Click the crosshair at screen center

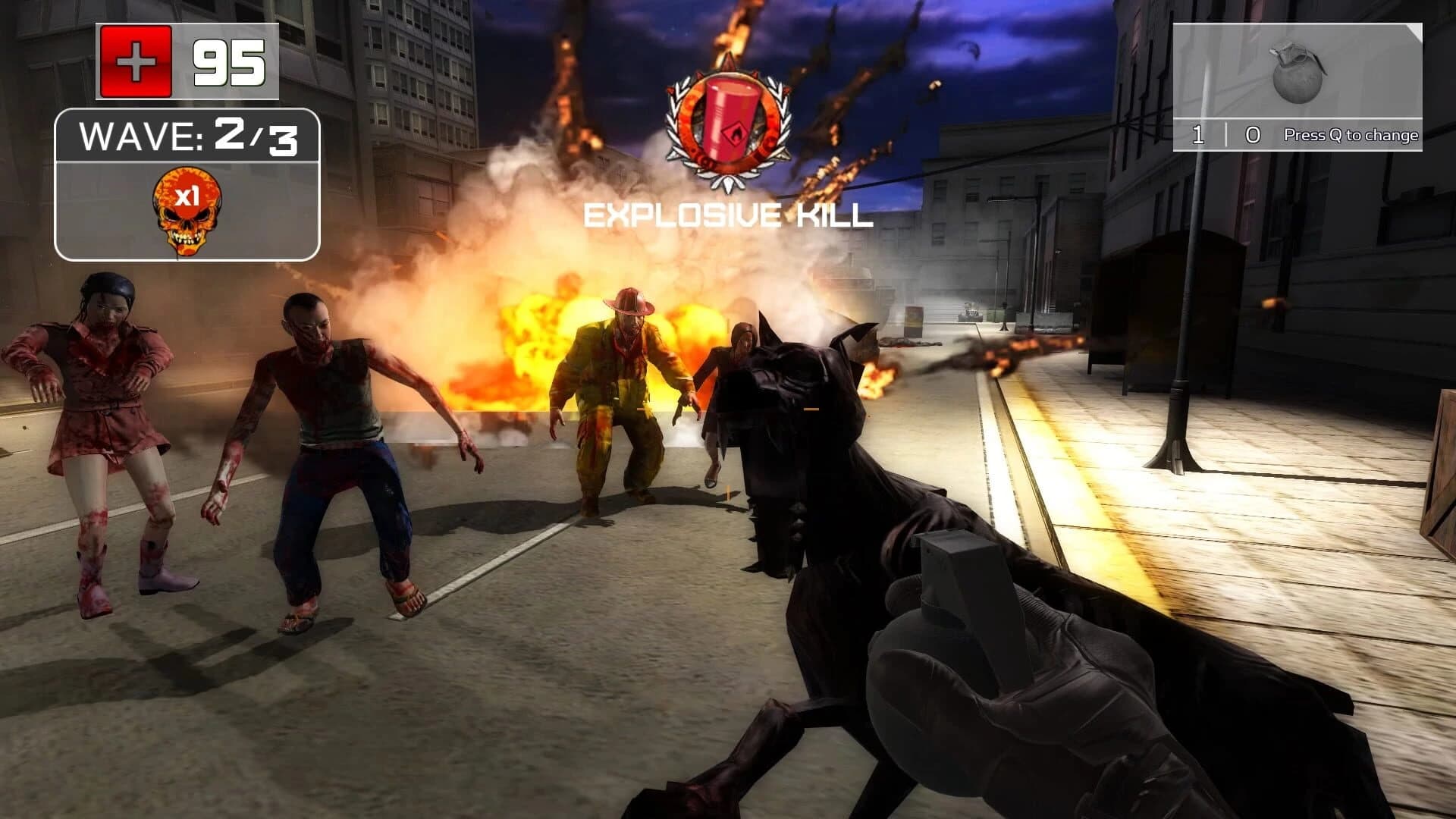[x=728, y=409]
